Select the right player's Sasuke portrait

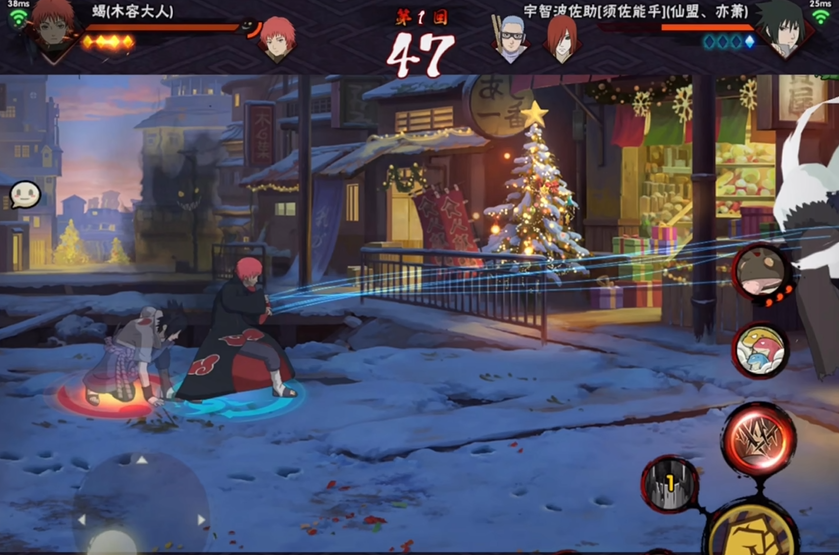(x=783, y=30)
